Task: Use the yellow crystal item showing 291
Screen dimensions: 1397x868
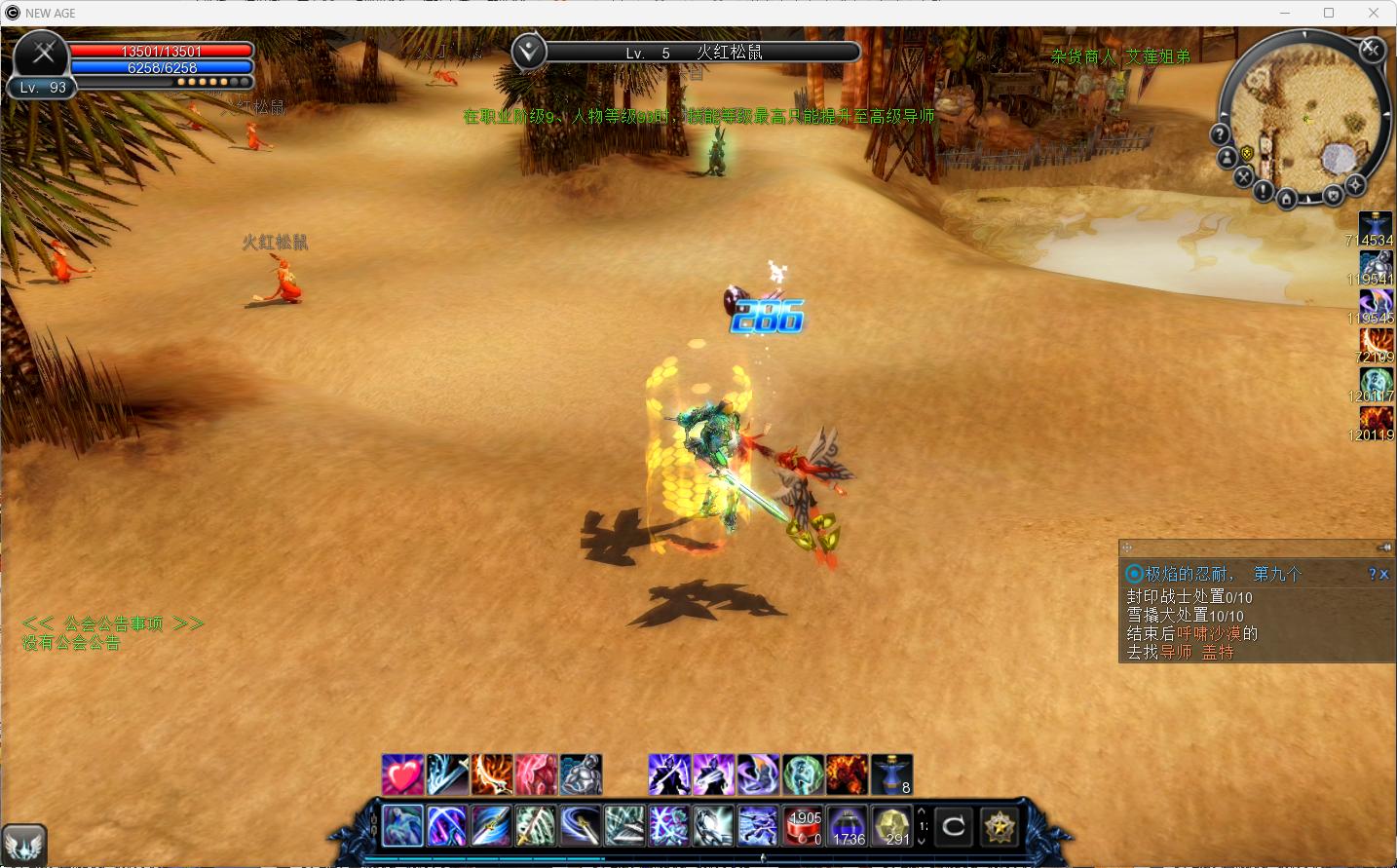Action: coord(891,826)
